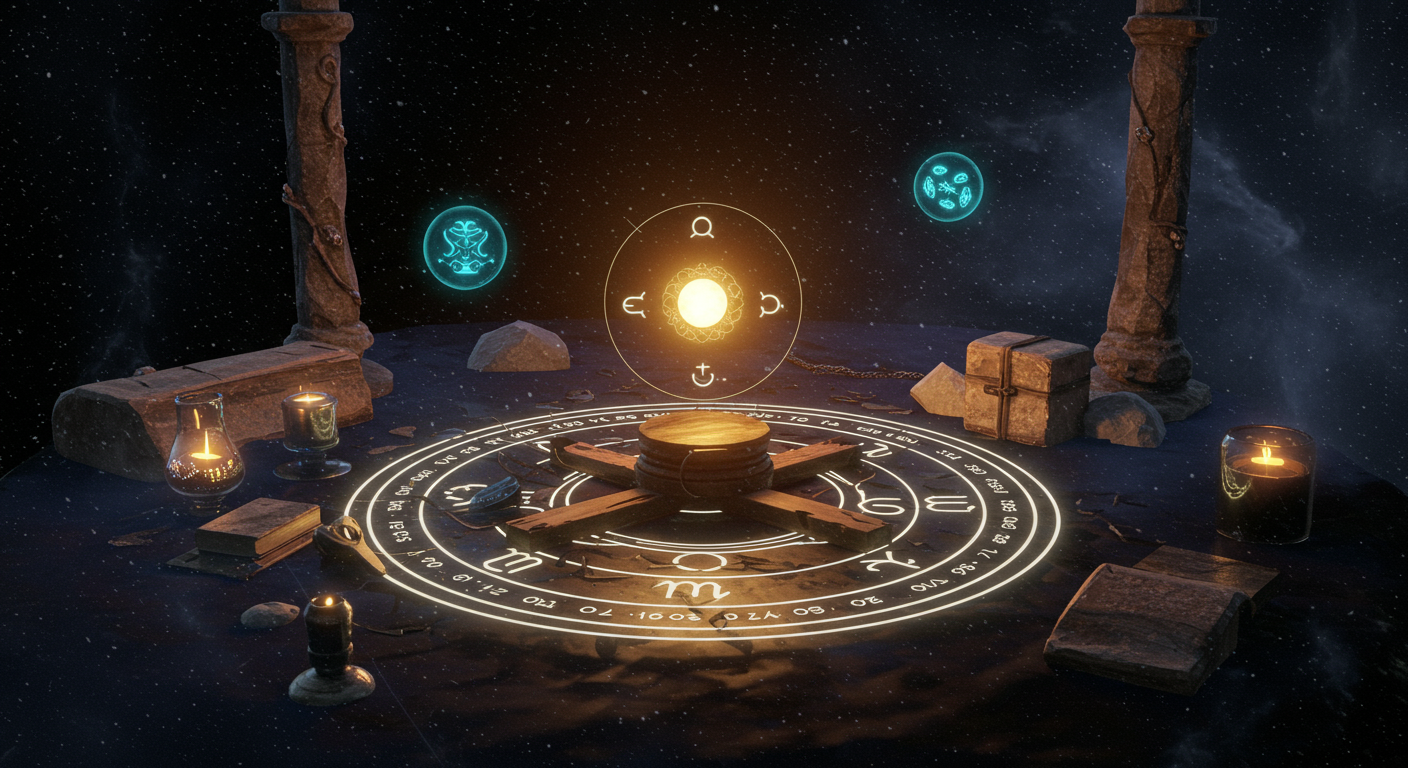Activate the right open-ring glyph on the dial
The image size is (1408, 768).
770,303
